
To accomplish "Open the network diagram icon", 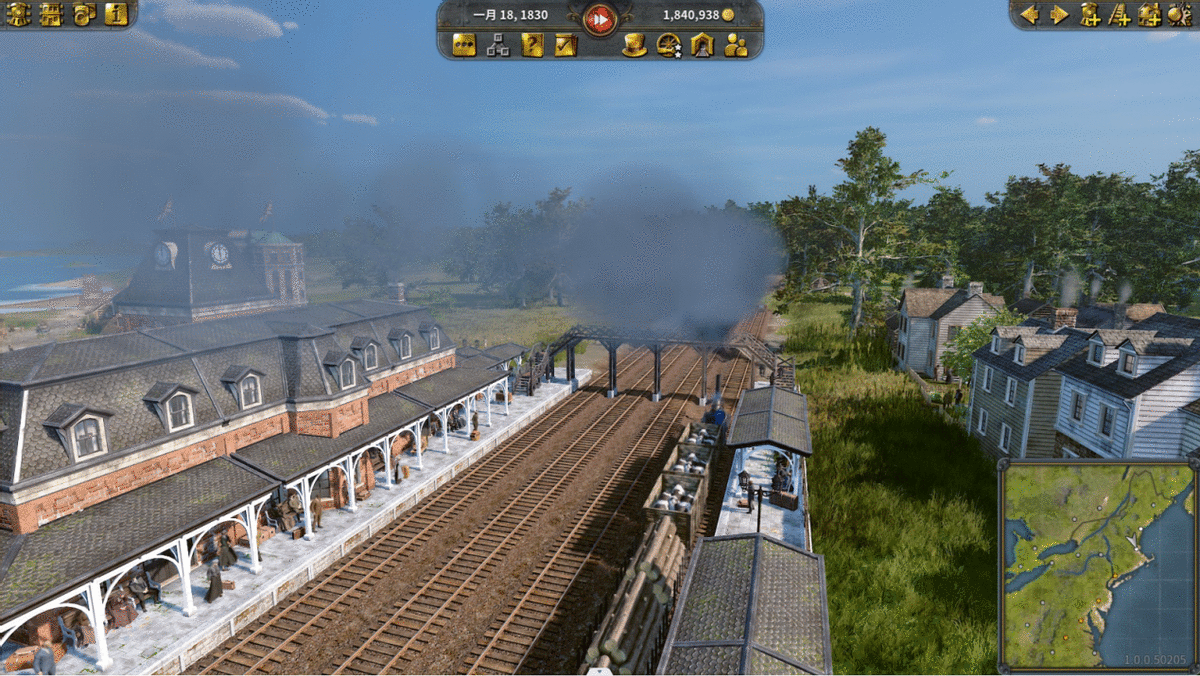I will (x=498, y=45).
